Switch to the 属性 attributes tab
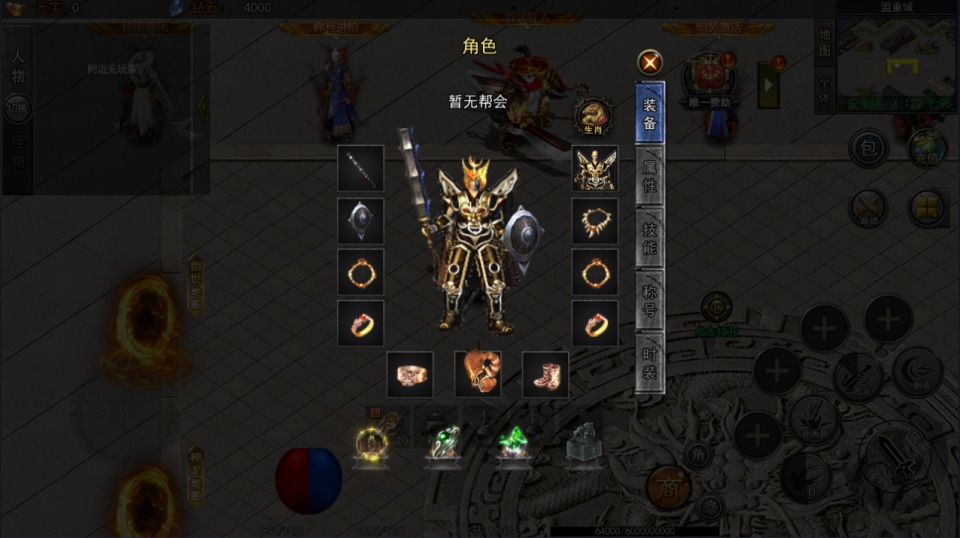The height and width of the screenshot is (538, 960). click(x=650, y=175)
